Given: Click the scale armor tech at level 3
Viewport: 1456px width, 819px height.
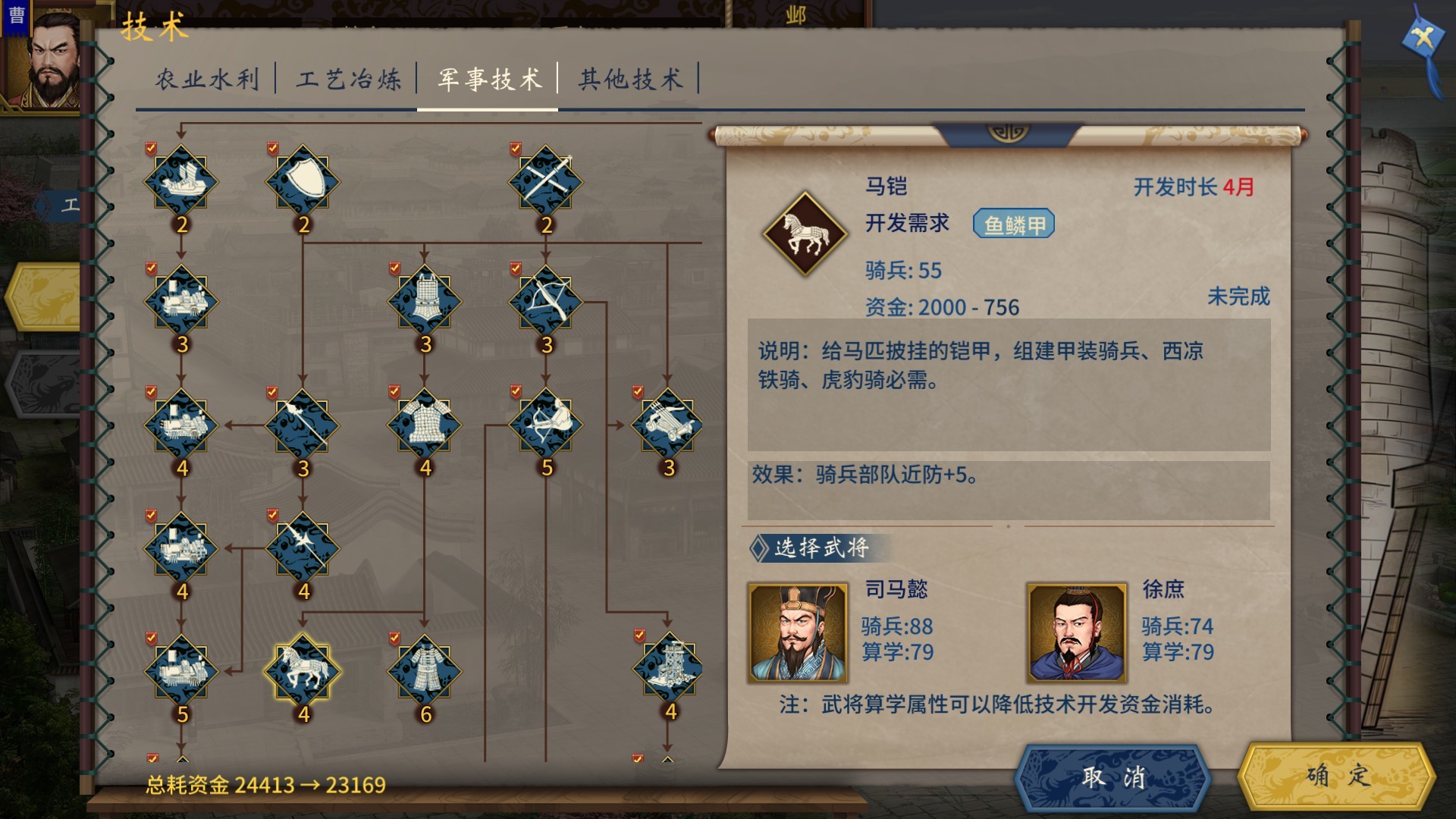Looking at the screenshot, I should pos(425,301).
